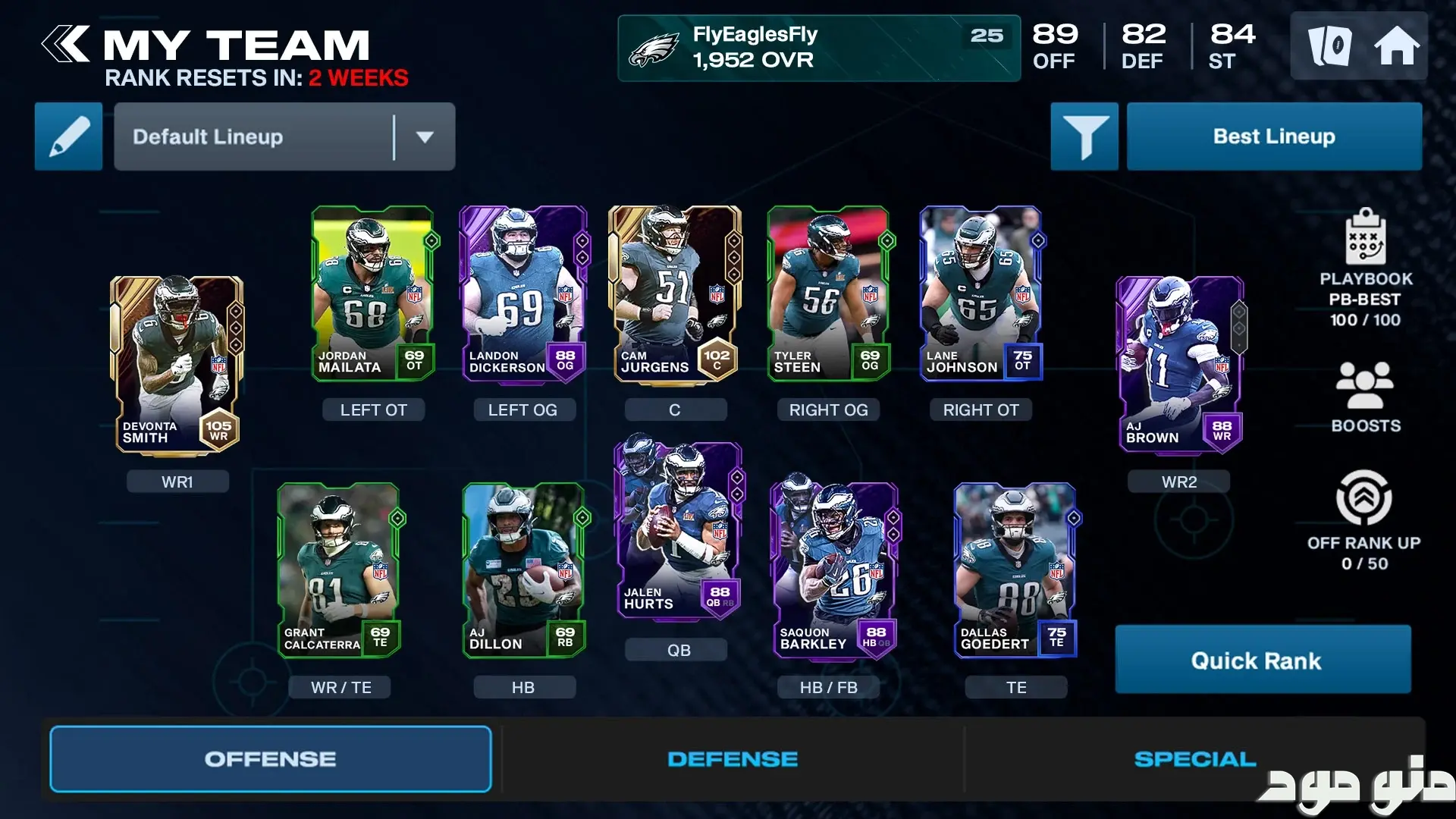
Task: Open the Boosts panel
Action: [1365, 396]
